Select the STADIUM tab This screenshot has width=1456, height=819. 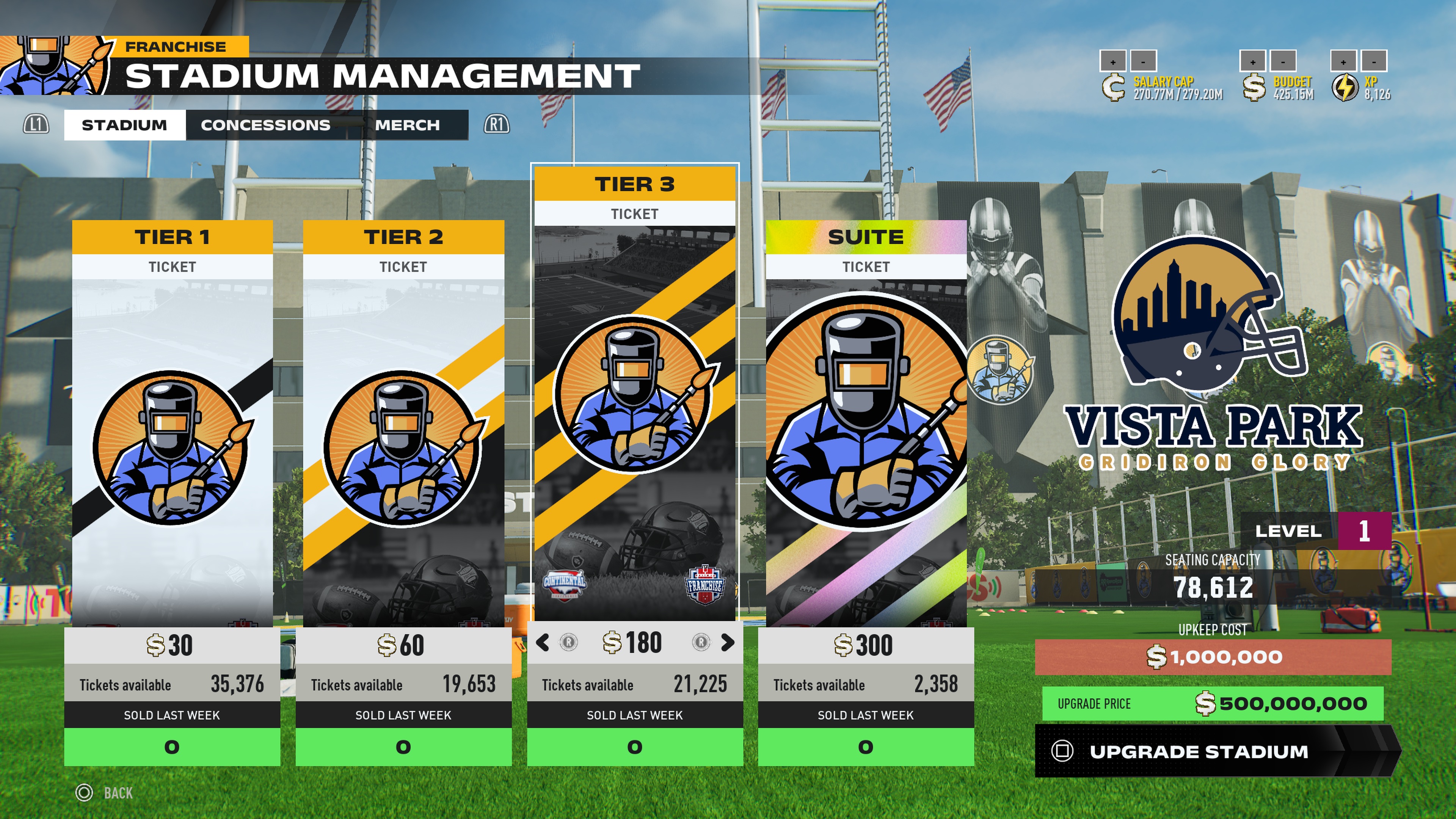point(123,125)
